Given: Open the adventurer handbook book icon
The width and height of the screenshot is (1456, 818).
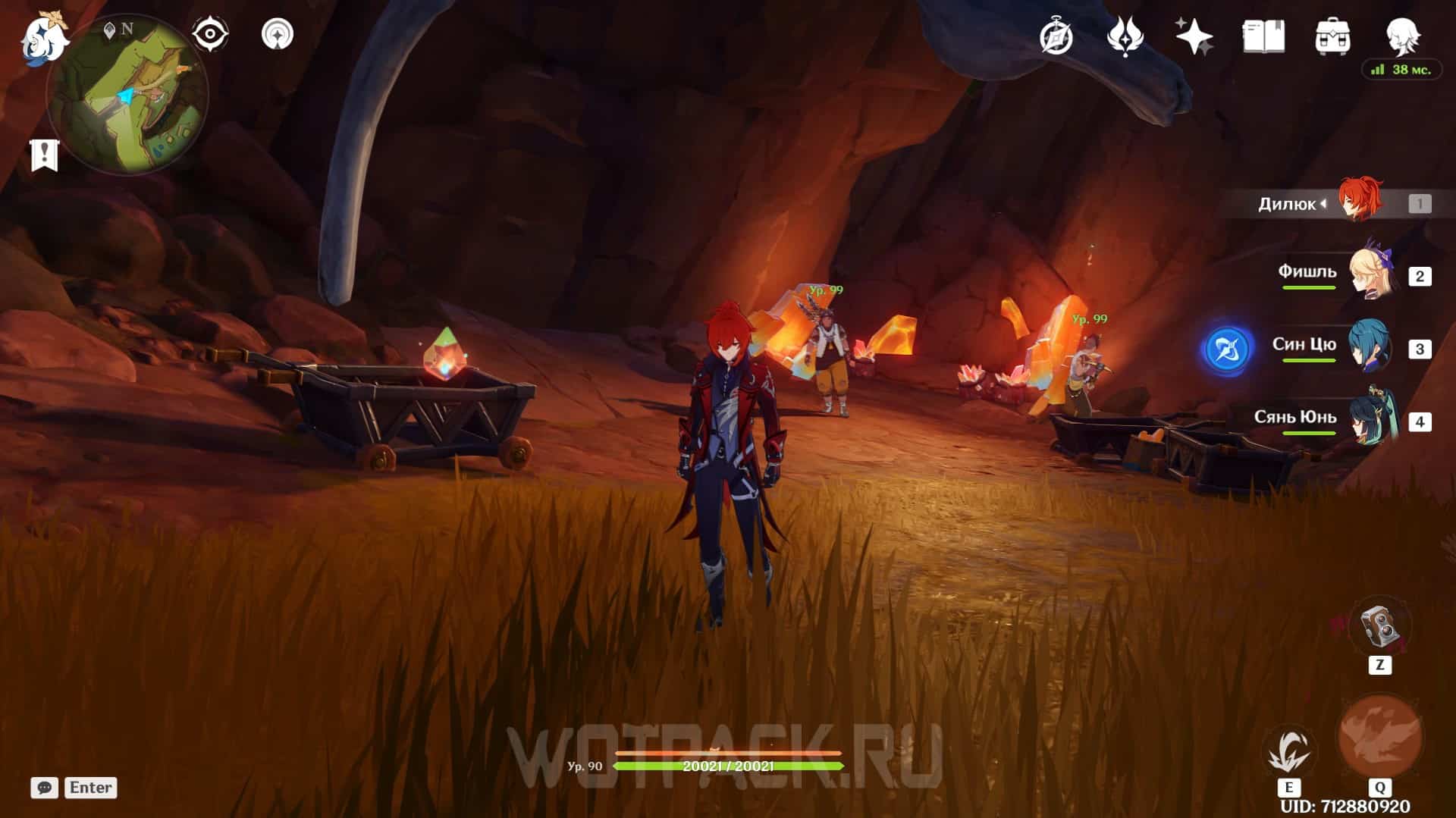Looking at the screenshot, I should coord(1263,36).
